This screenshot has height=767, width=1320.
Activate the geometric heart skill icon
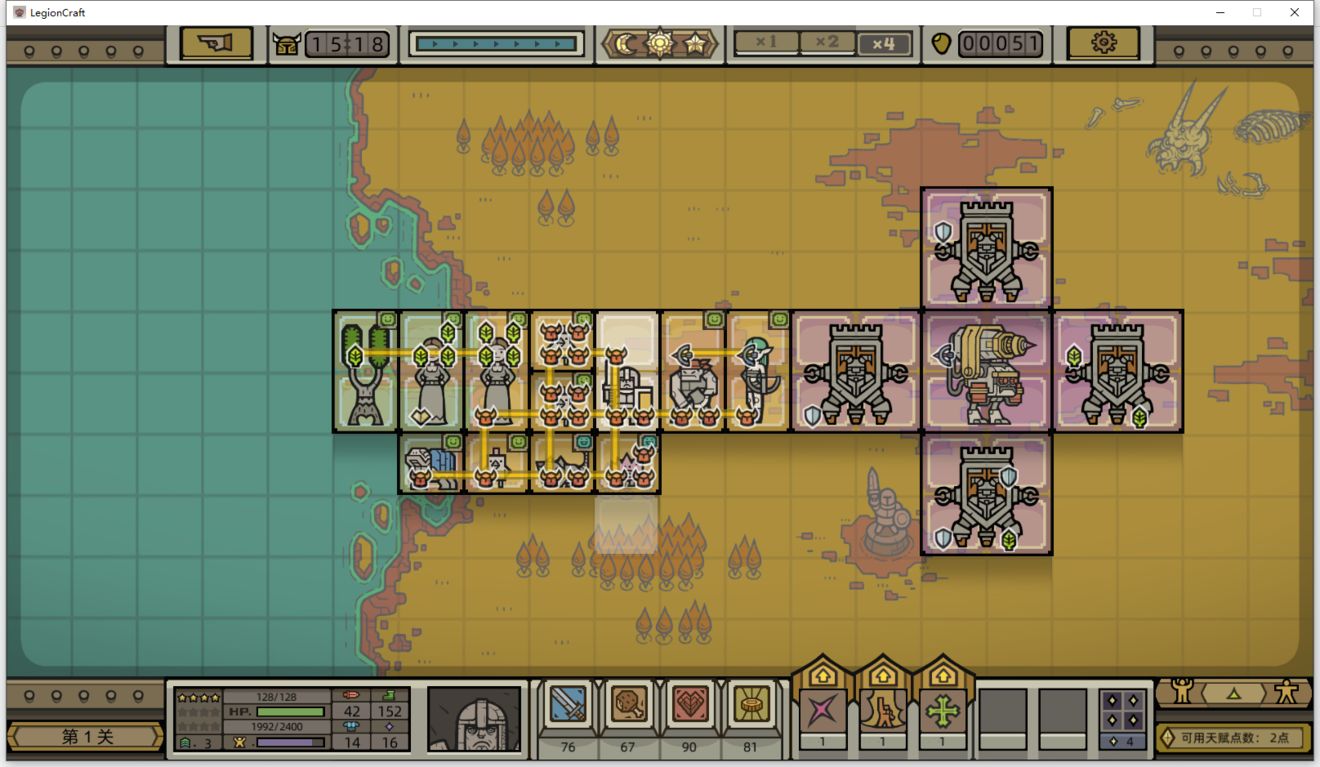(x=689, y=707)
